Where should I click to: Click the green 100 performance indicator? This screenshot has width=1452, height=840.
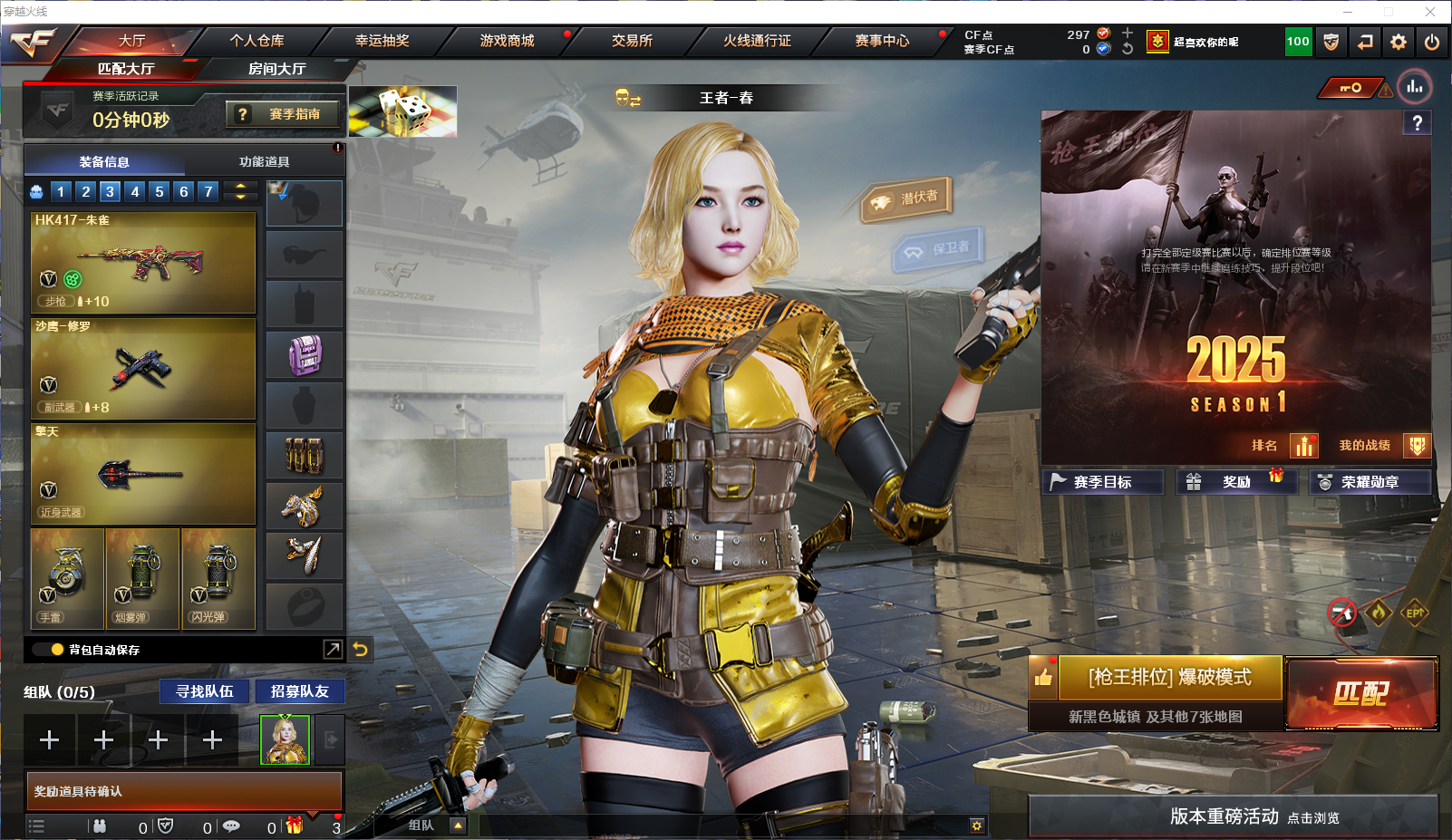(x=1298, y=41)
